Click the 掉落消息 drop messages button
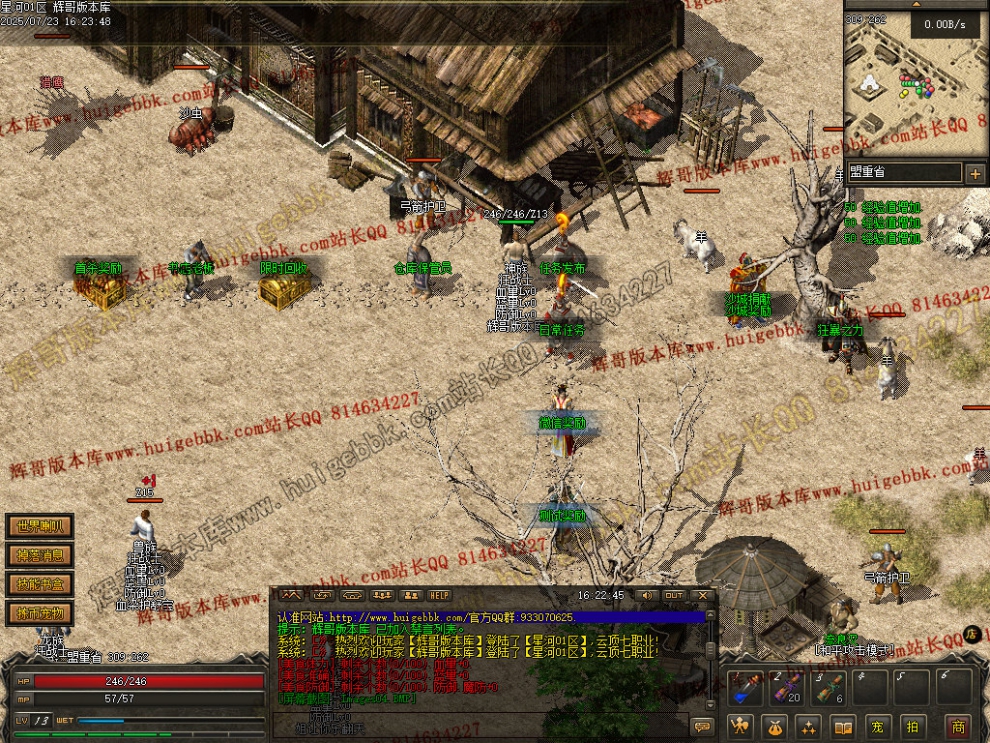Viewport: 990px width, 743px height. (40, 555)
